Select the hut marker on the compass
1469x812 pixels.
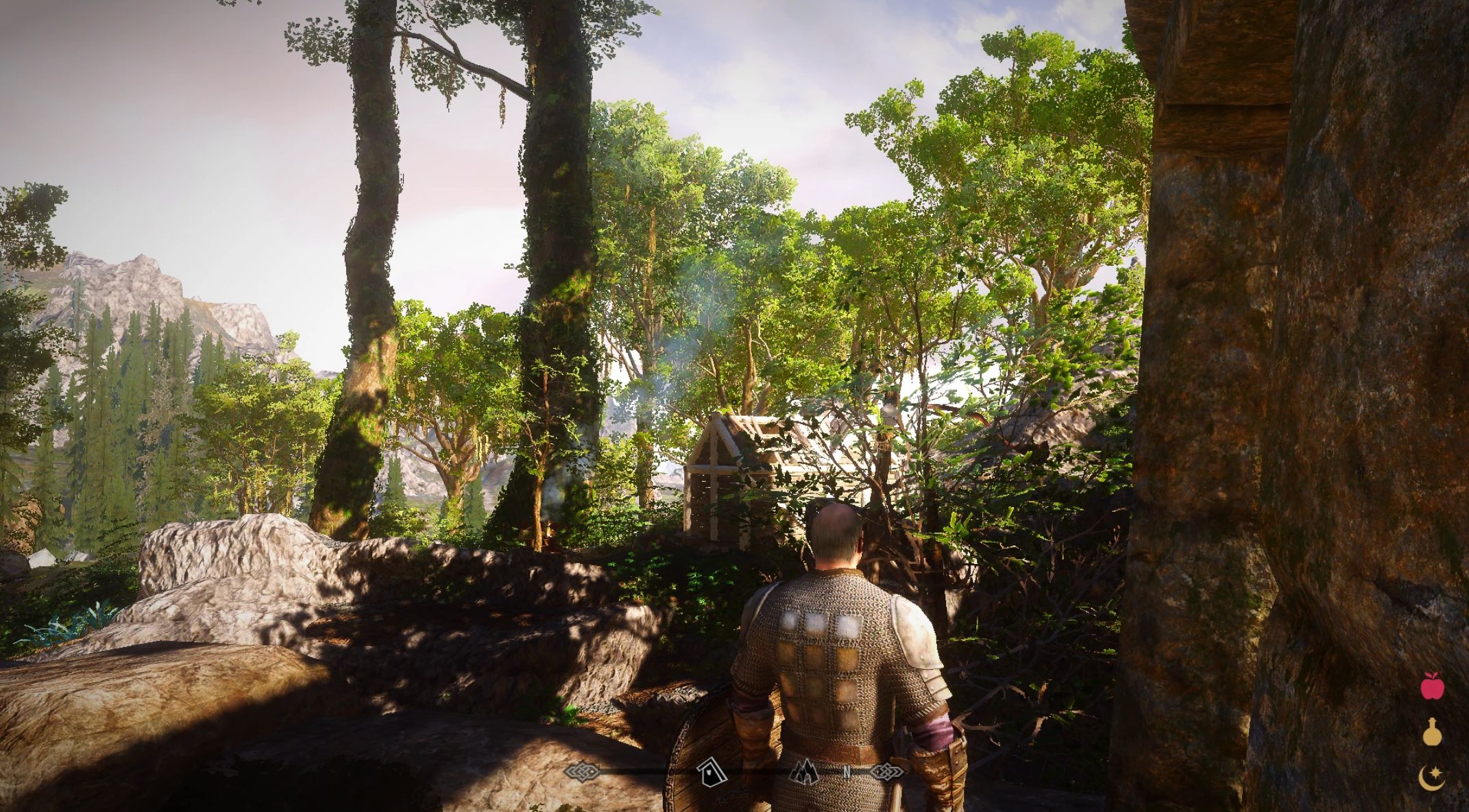712,773
